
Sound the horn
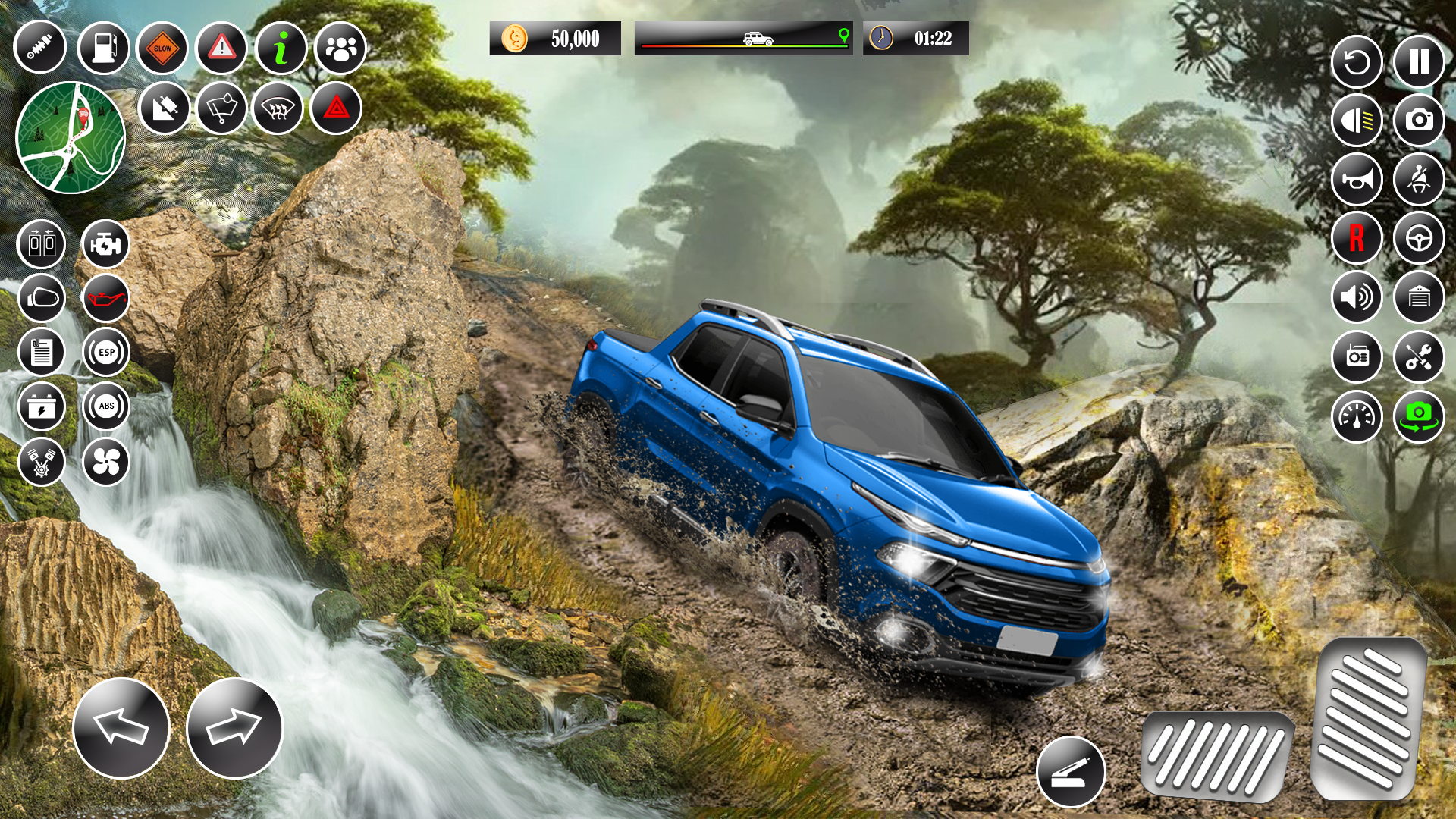pos(1357,180)
